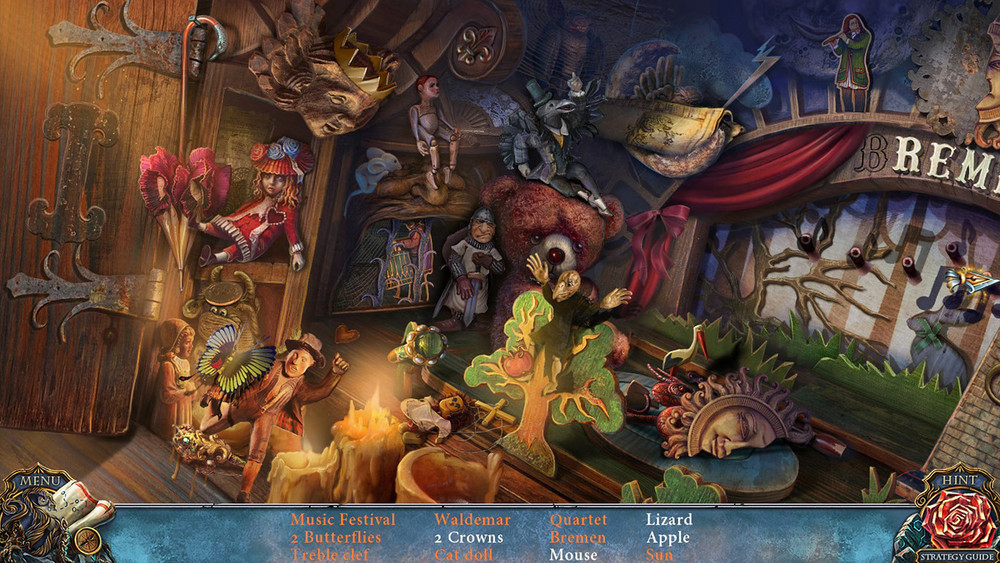The height and width of the screenshot is (563, 1000).
Task: Use the red rose Hint button
Action: point(956,518)
